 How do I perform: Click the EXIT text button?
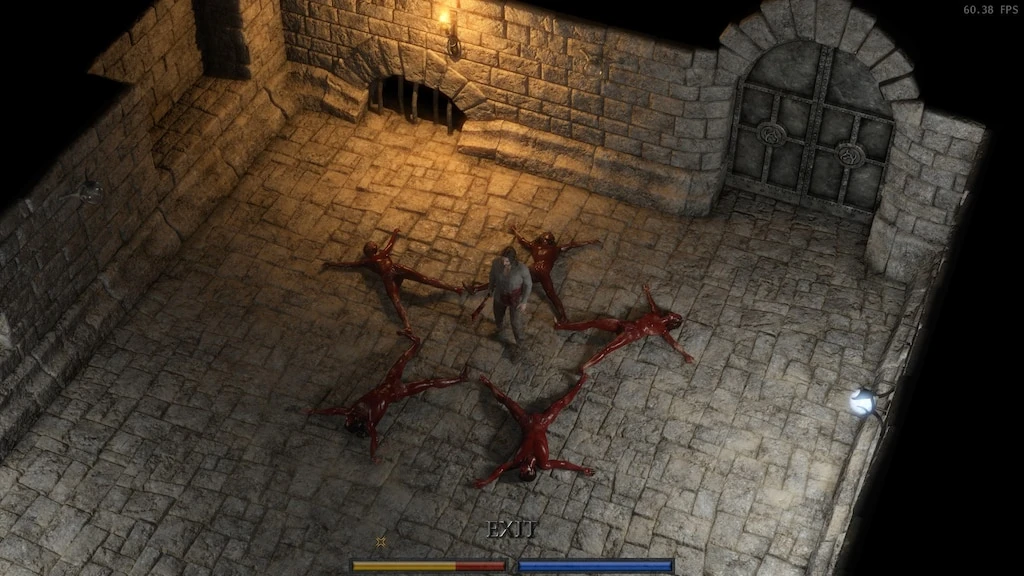tap(511, 530)
